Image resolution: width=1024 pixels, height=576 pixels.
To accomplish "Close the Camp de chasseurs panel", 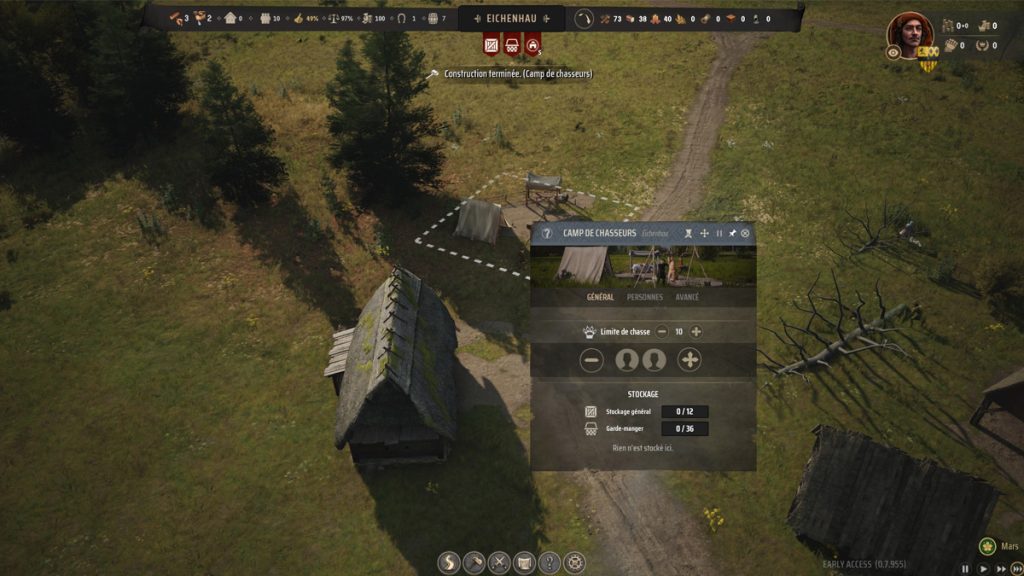I will pyautogui.click(x=745, y=233).
